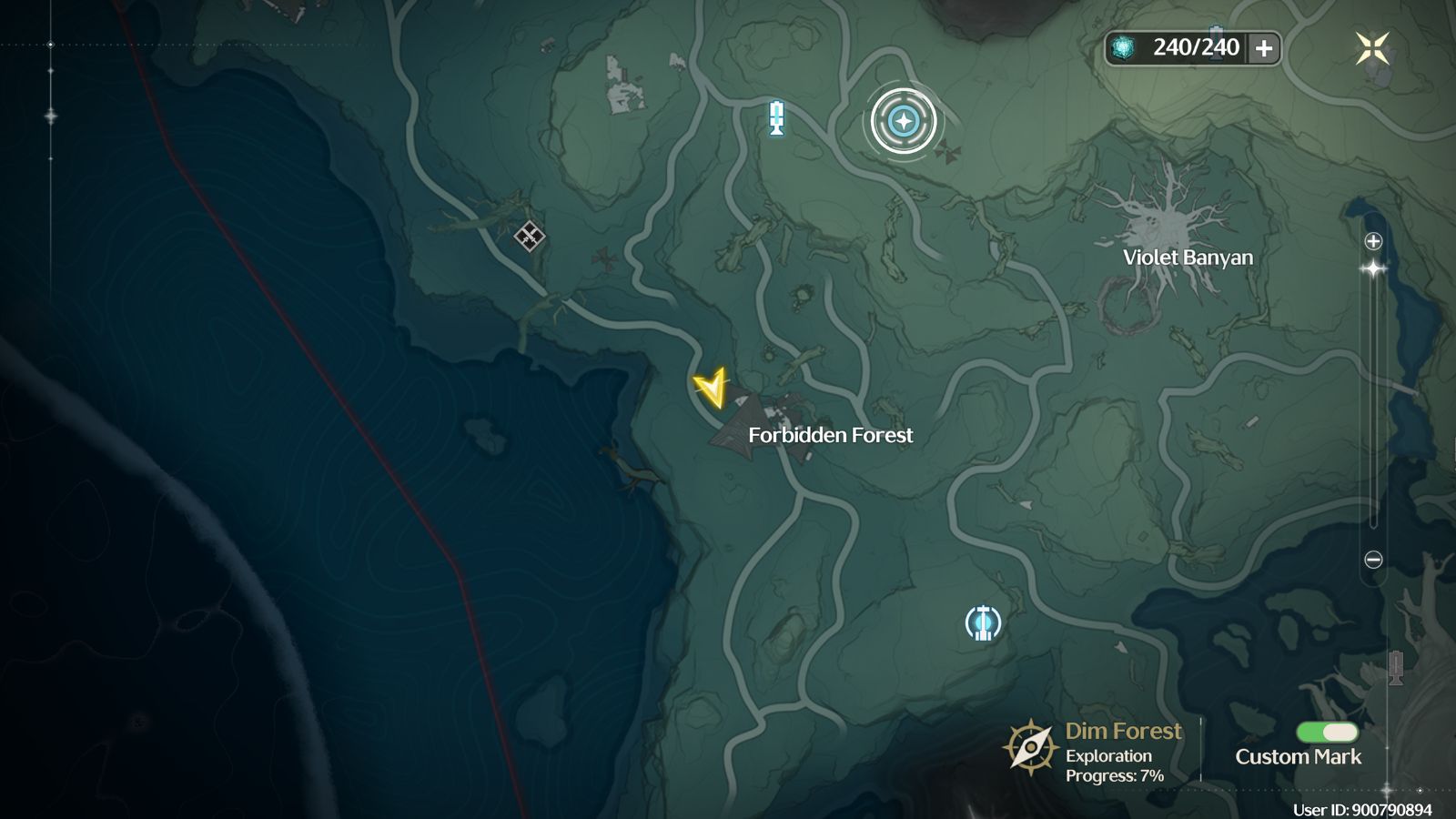Screen dimensions: 1456x819
Task: Select the Violet Banyan area label
Action: [1188, 258]
